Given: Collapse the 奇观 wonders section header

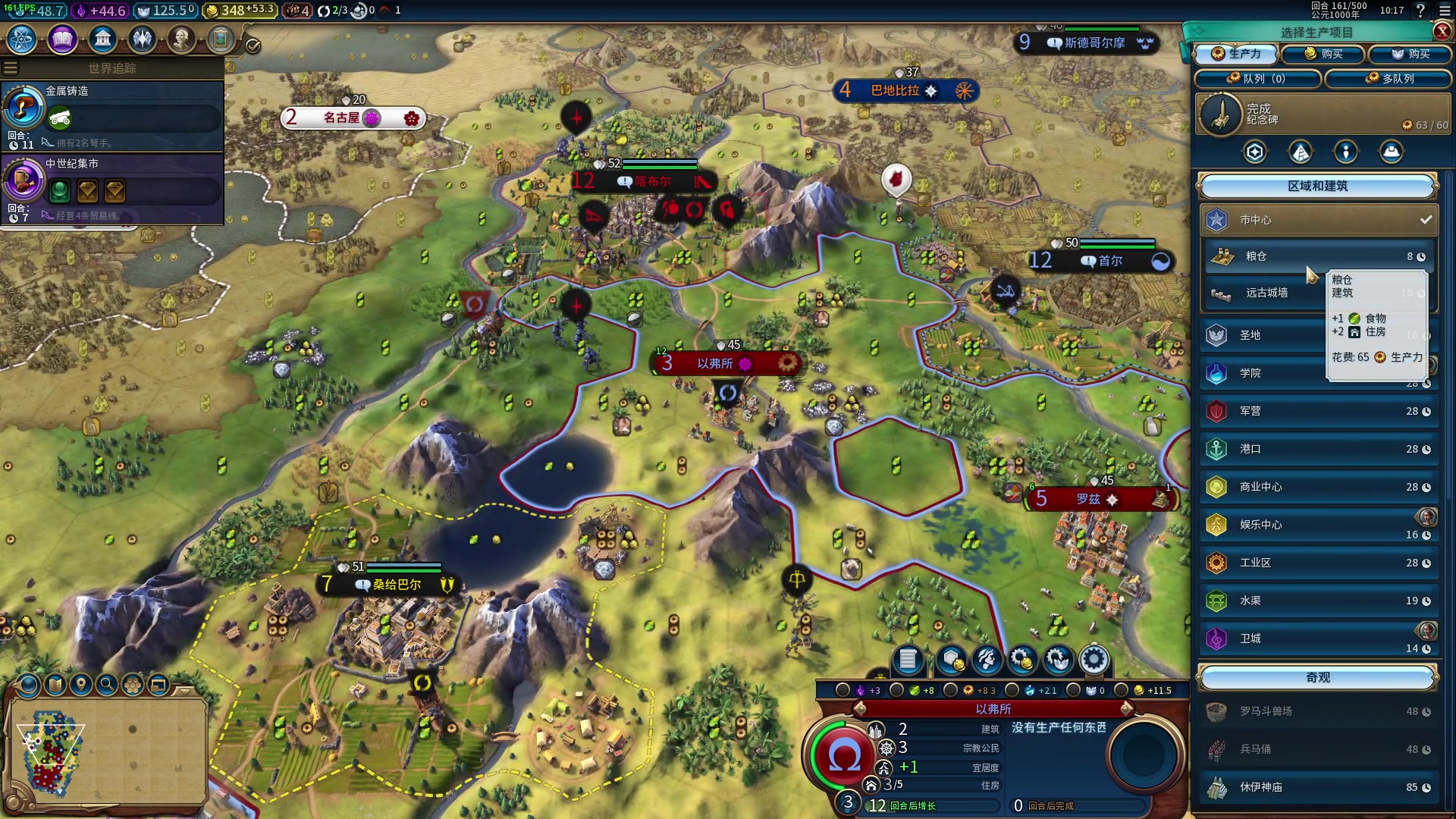Looking at the screenshot, I should point(1318,677).
